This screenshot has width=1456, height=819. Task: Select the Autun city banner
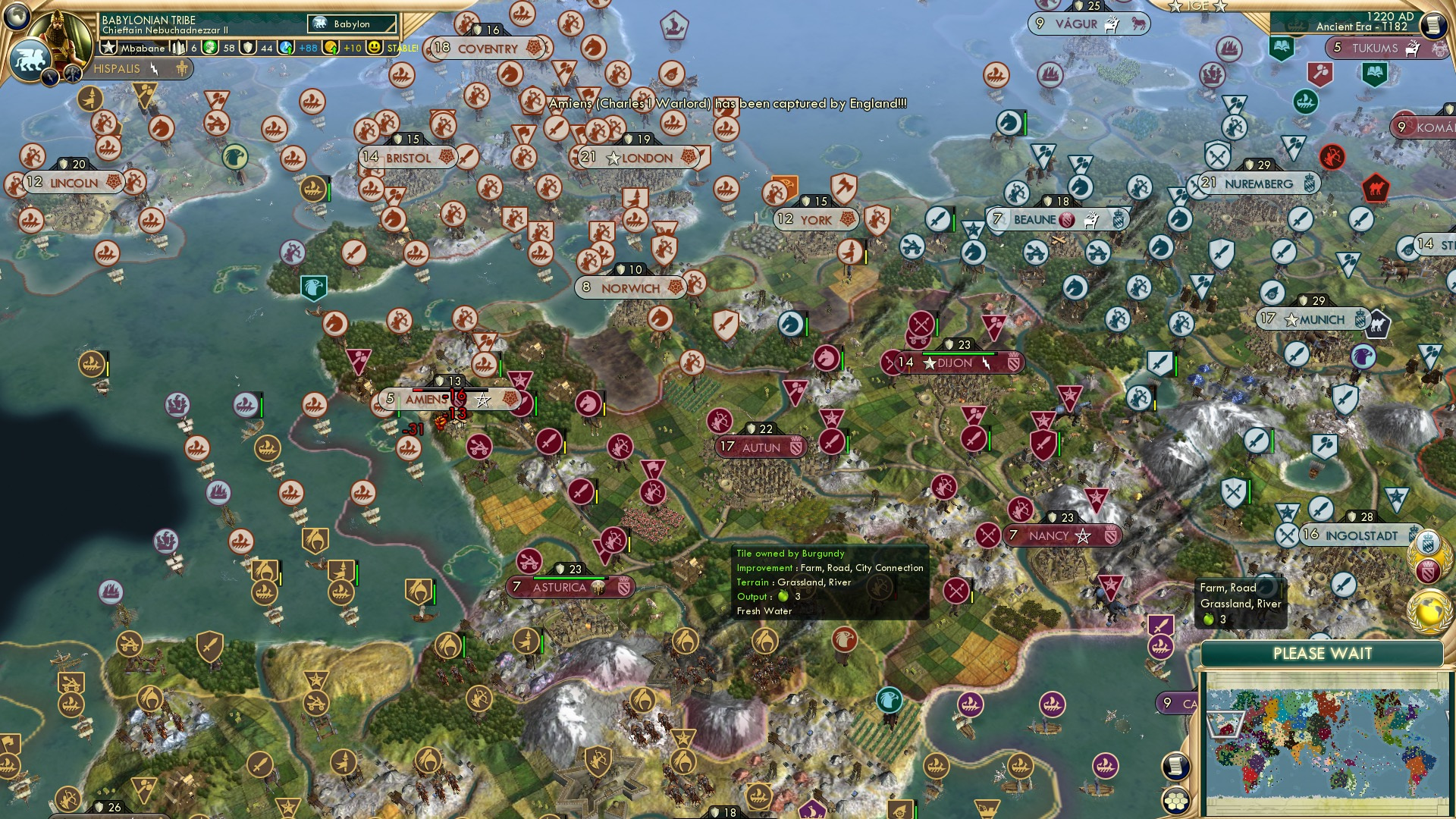click(761, 447)
